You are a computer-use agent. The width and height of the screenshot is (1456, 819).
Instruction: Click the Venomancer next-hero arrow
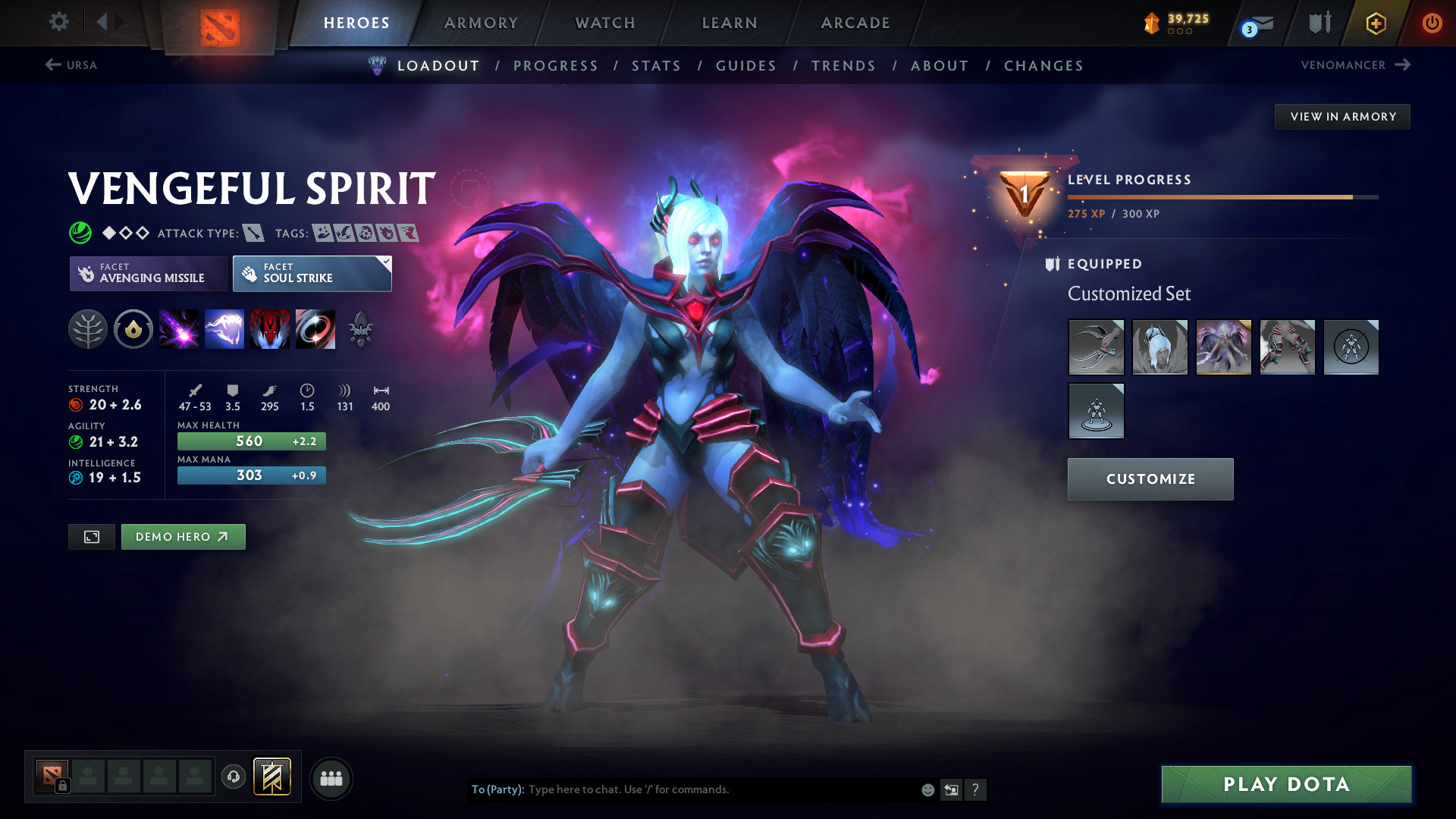[x=1404, y=64]
